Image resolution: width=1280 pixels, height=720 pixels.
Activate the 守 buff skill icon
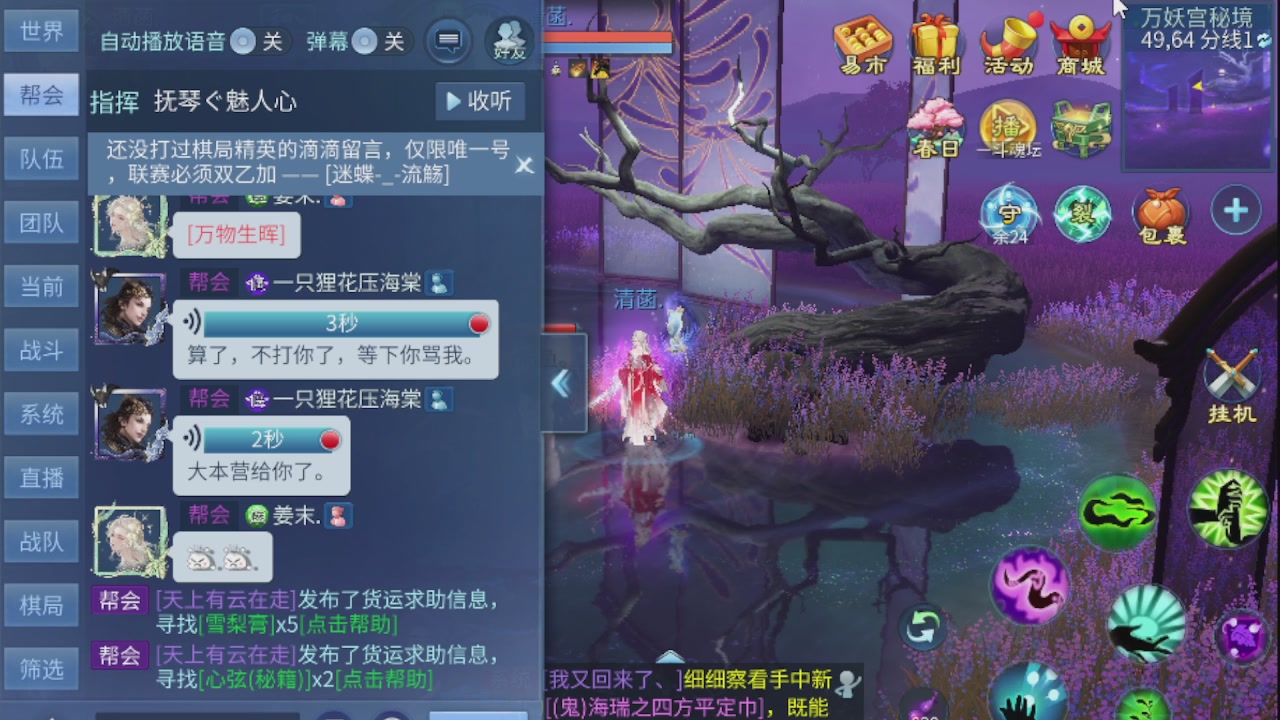(x=1013, y=212)
